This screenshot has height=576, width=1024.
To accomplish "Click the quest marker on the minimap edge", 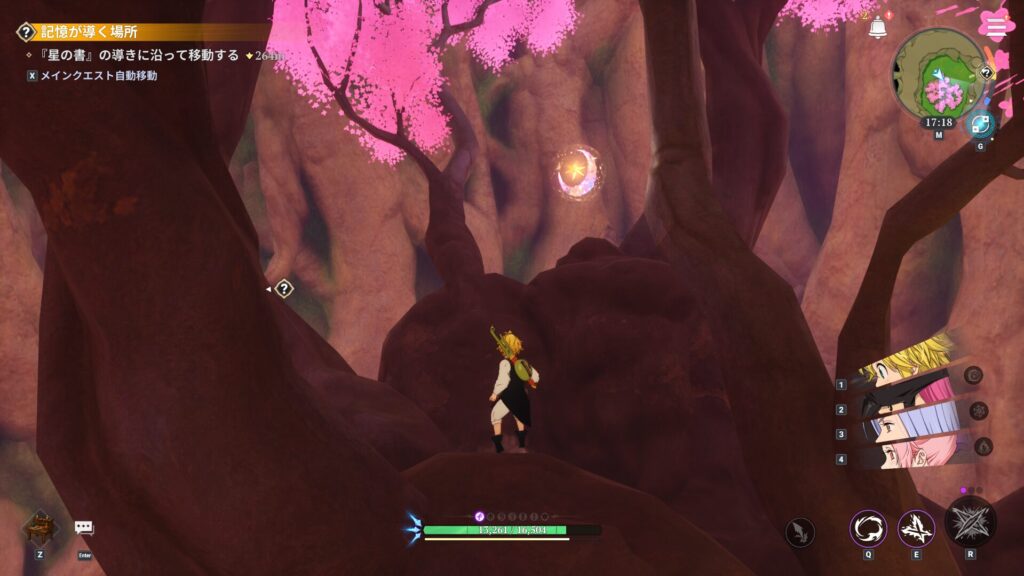I will coord(986,72).
